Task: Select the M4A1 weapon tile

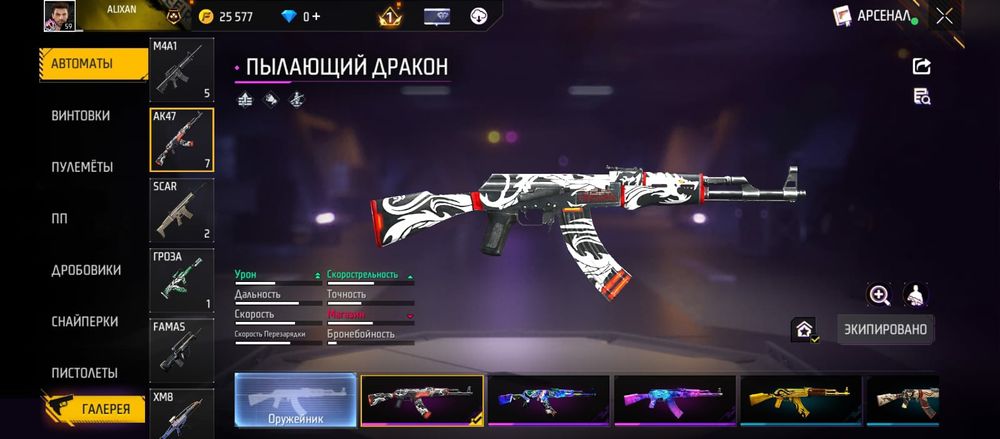Action: pos(181,70)
